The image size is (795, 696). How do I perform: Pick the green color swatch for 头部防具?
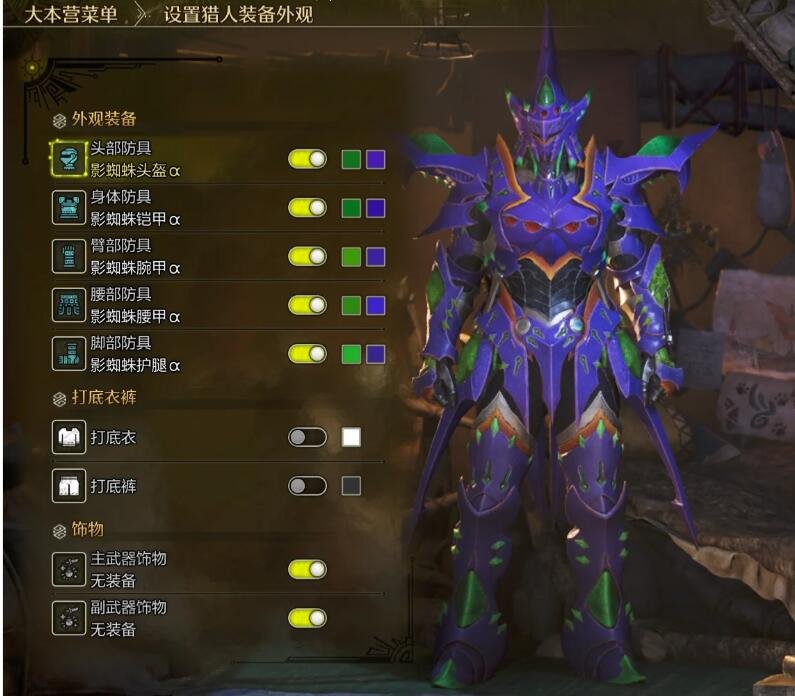351,159
